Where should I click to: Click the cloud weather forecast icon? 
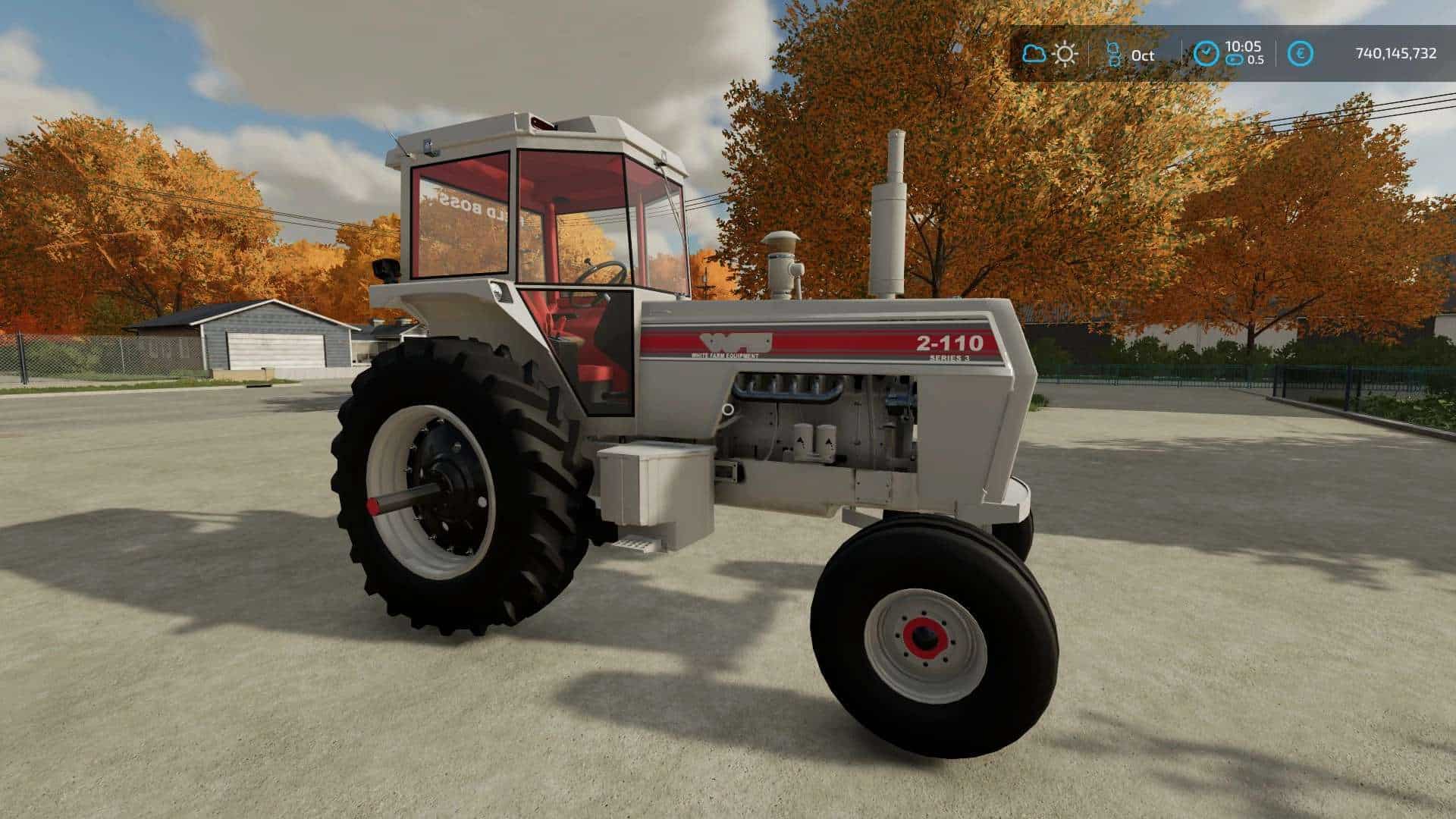[x=1034, y=54]
